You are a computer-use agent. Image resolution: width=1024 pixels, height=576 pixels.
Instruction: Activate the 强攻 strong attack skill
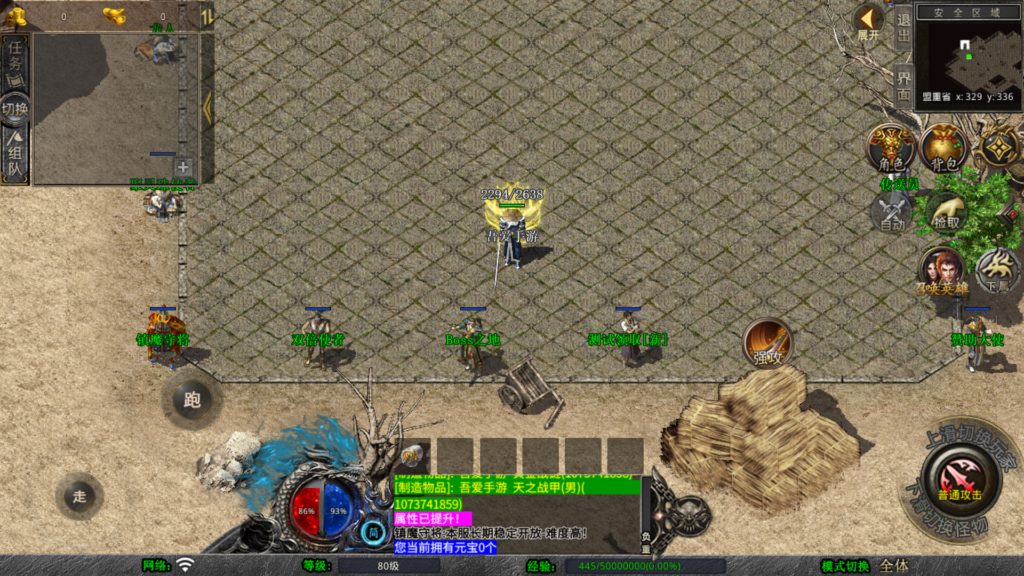point(767,344)
